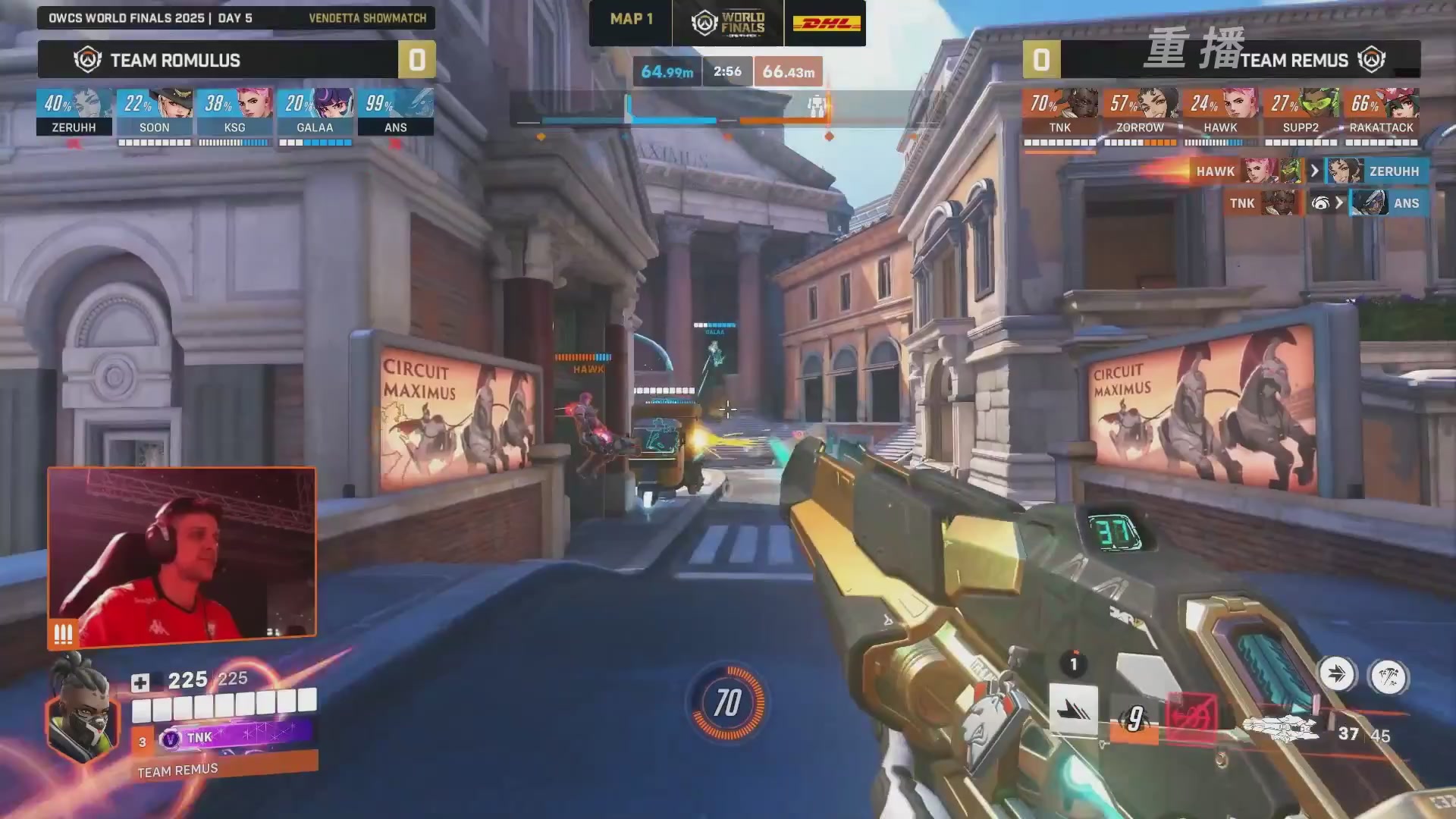Select ZERUHH's player card on Team Romulus

74,111
